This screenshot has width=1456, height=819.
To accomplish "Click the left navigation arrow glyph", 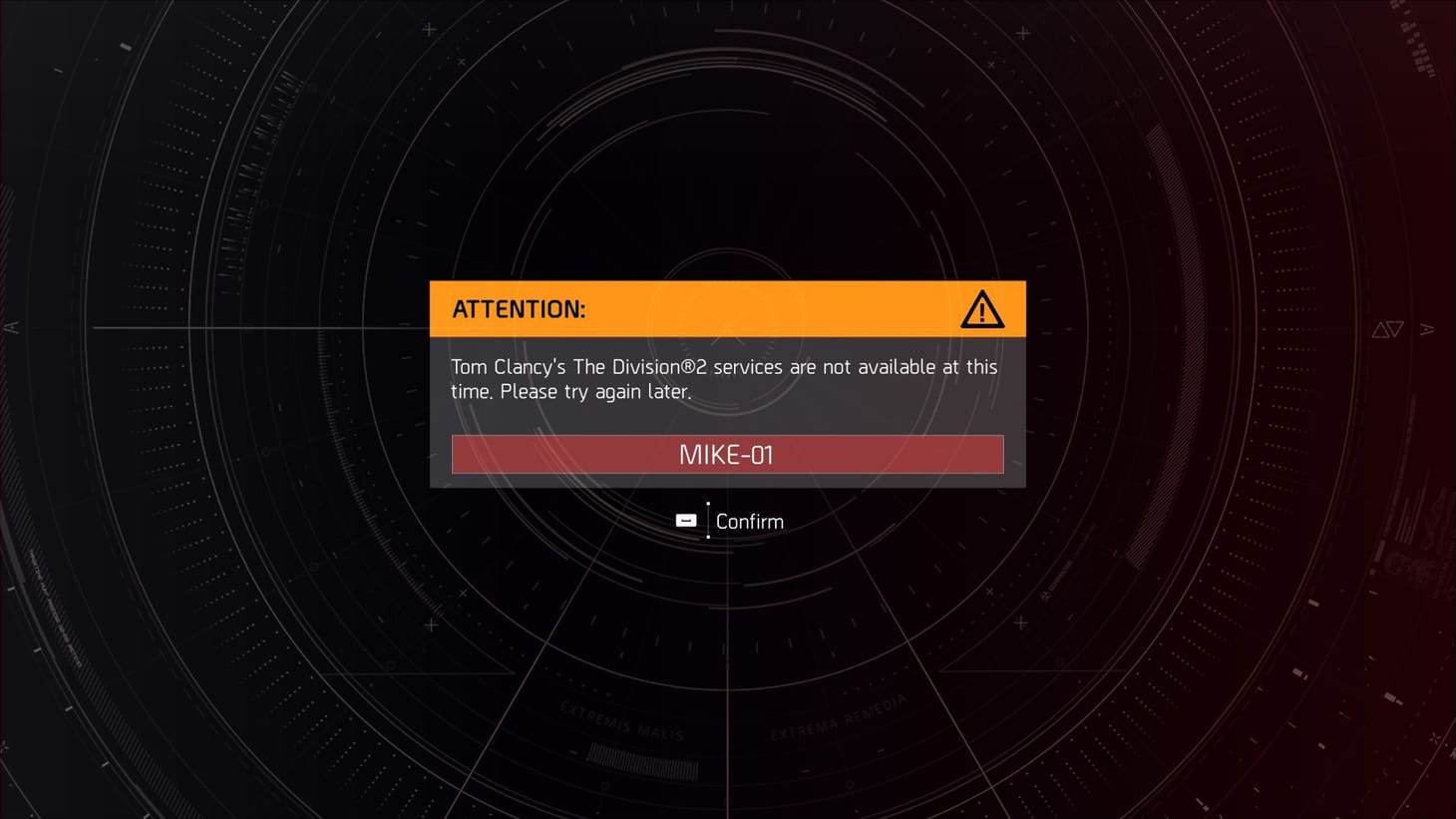I will click(x=11, y=327).
